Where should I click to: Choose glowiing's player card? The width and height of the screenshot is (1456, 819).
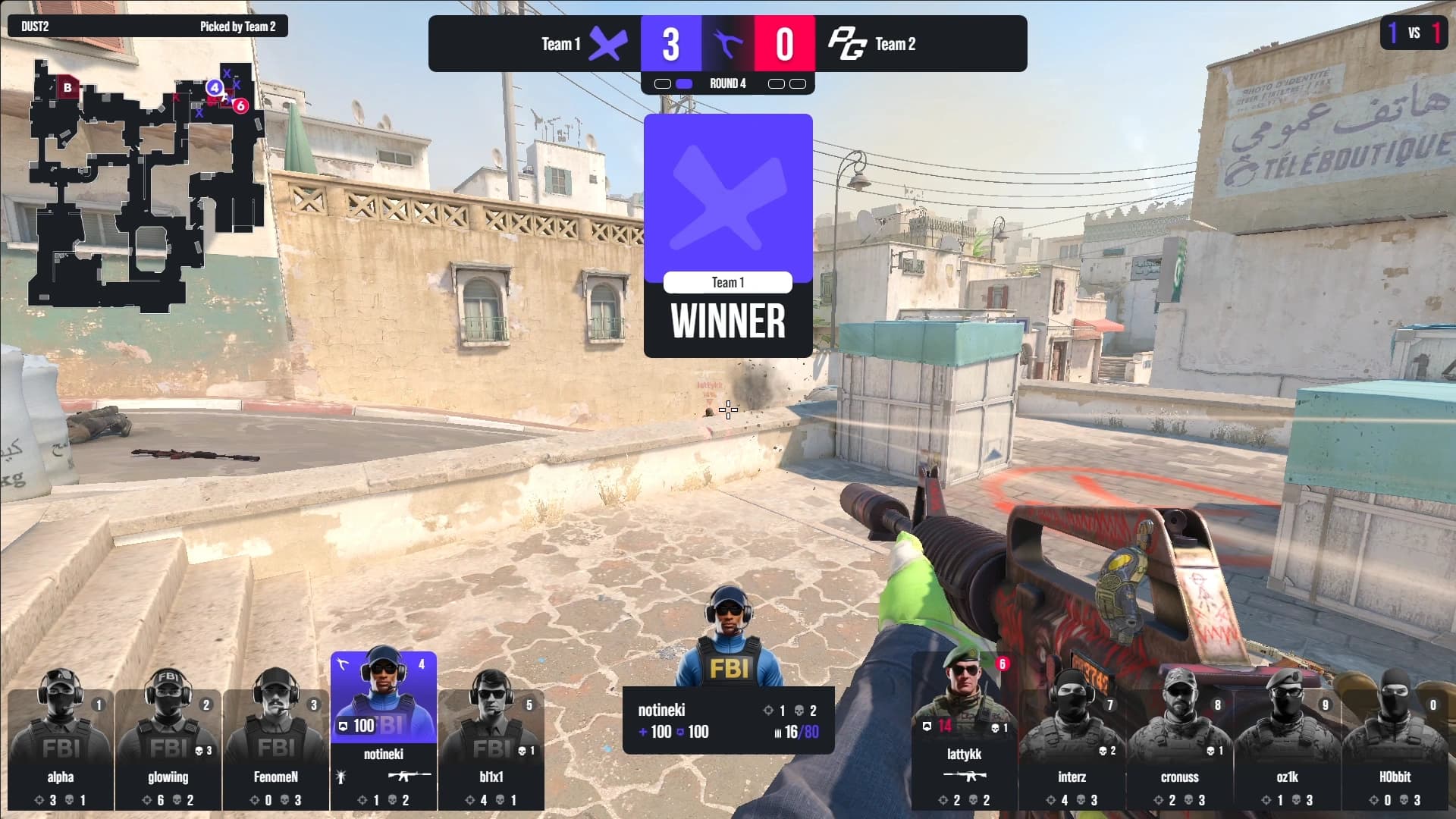(168, 747)
